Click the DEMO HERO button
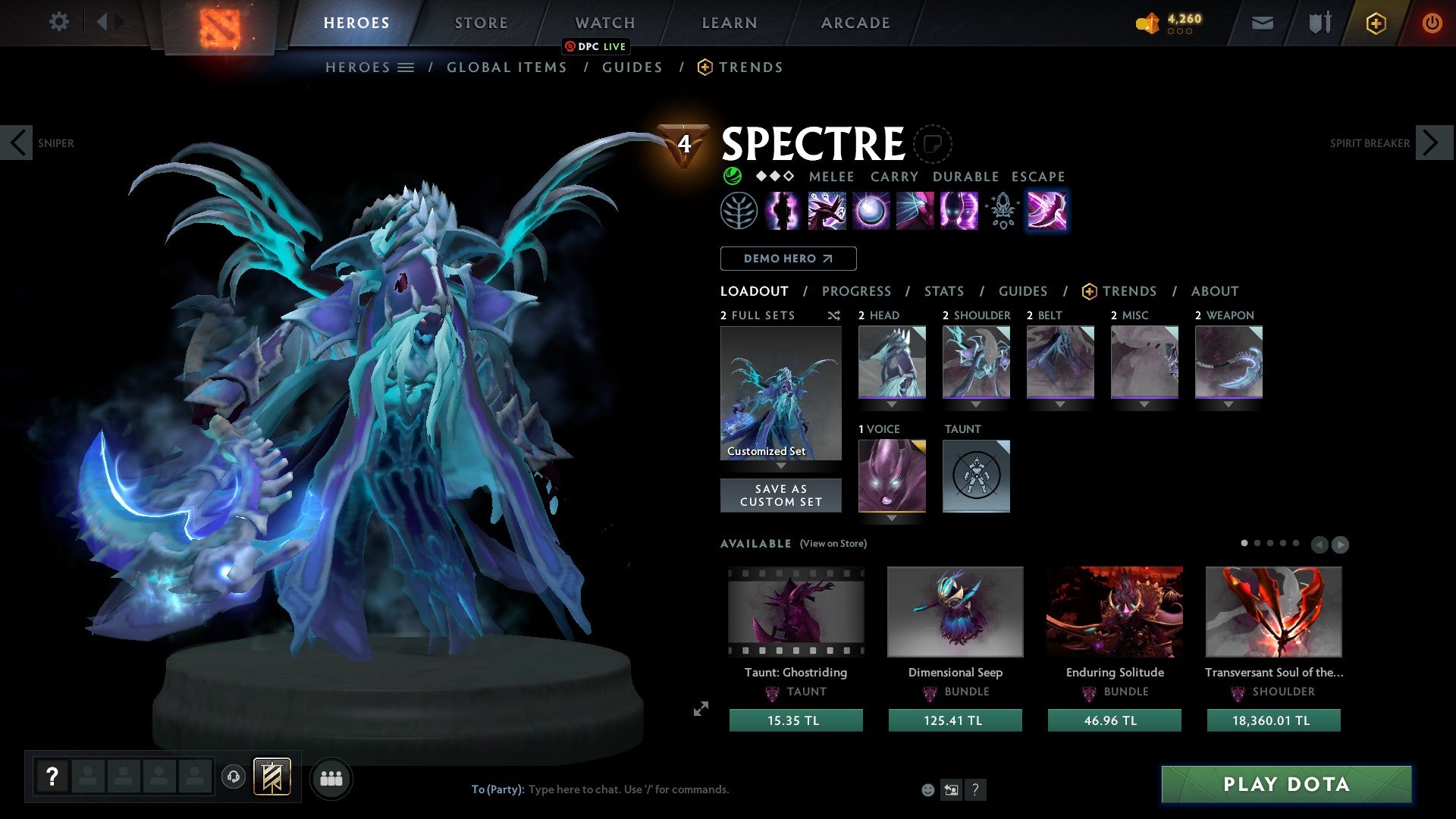The image size is (1456, 819). pos(787,258)
